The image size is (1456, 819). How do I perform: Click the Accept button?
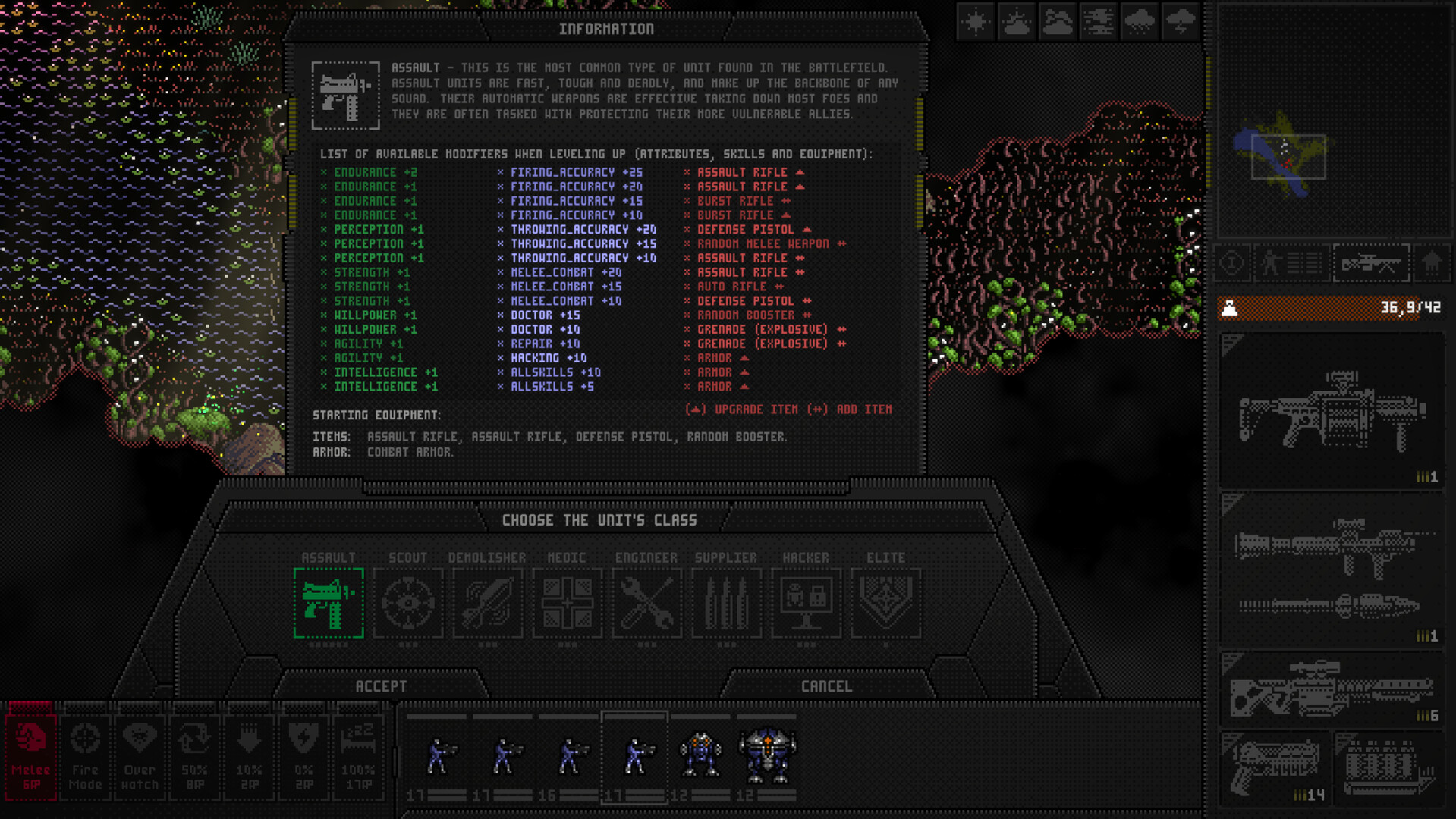pyautogui.click(x=382, y=686)
